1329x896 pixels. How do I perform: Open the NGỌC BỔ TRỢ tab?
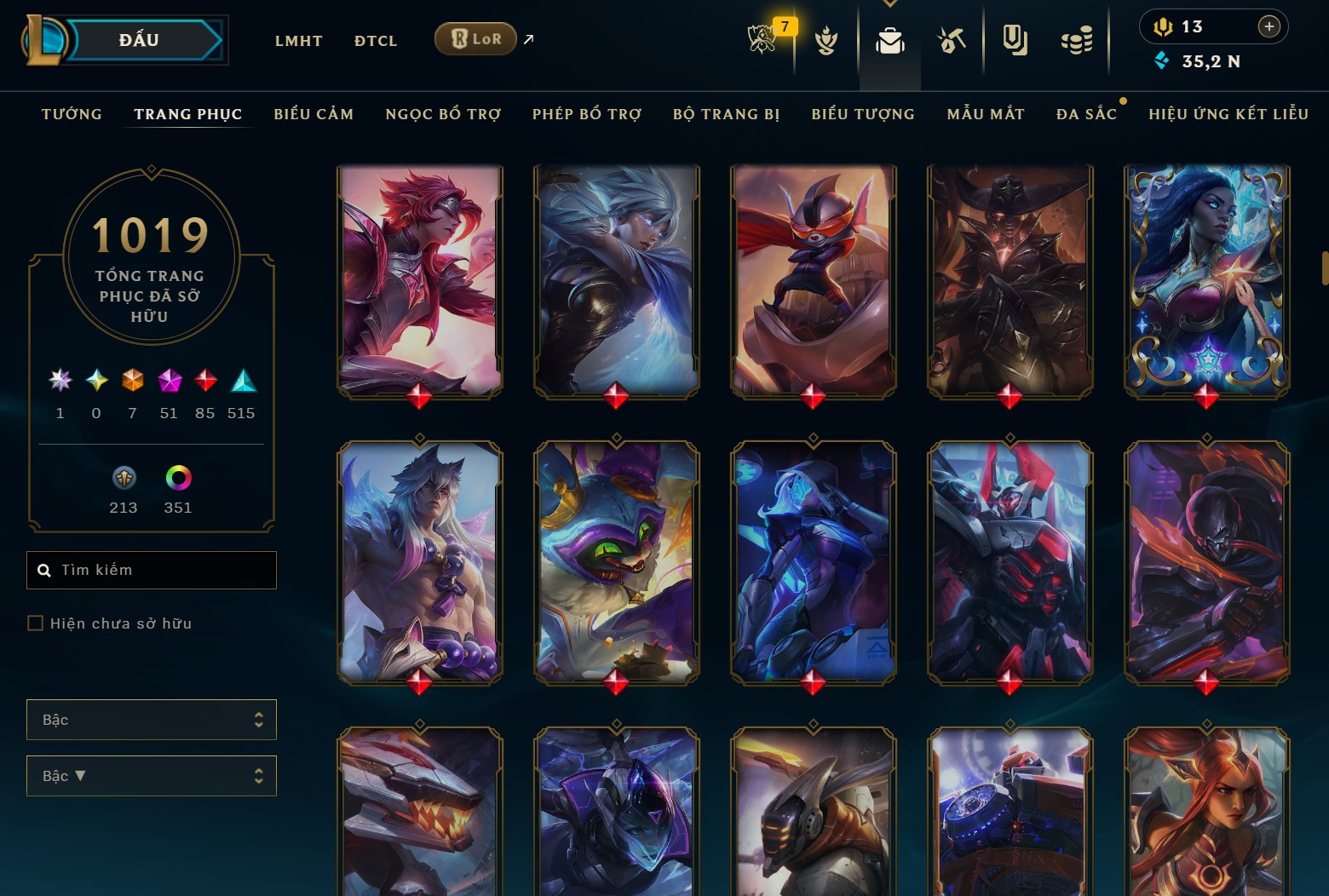(443, 114)
